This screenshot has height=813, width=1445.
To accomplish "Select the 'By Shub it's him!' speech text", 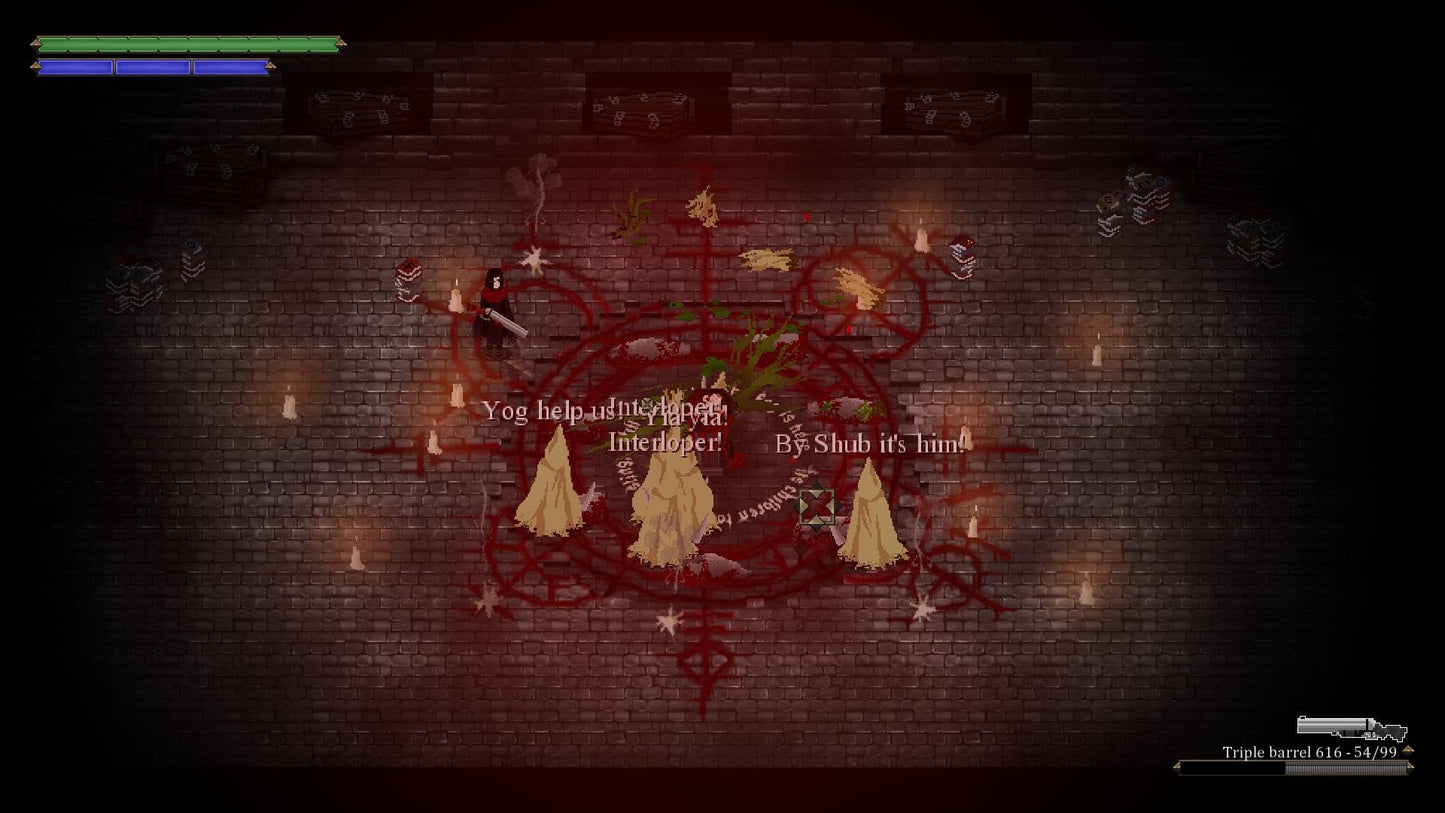I will coord(872,443).
